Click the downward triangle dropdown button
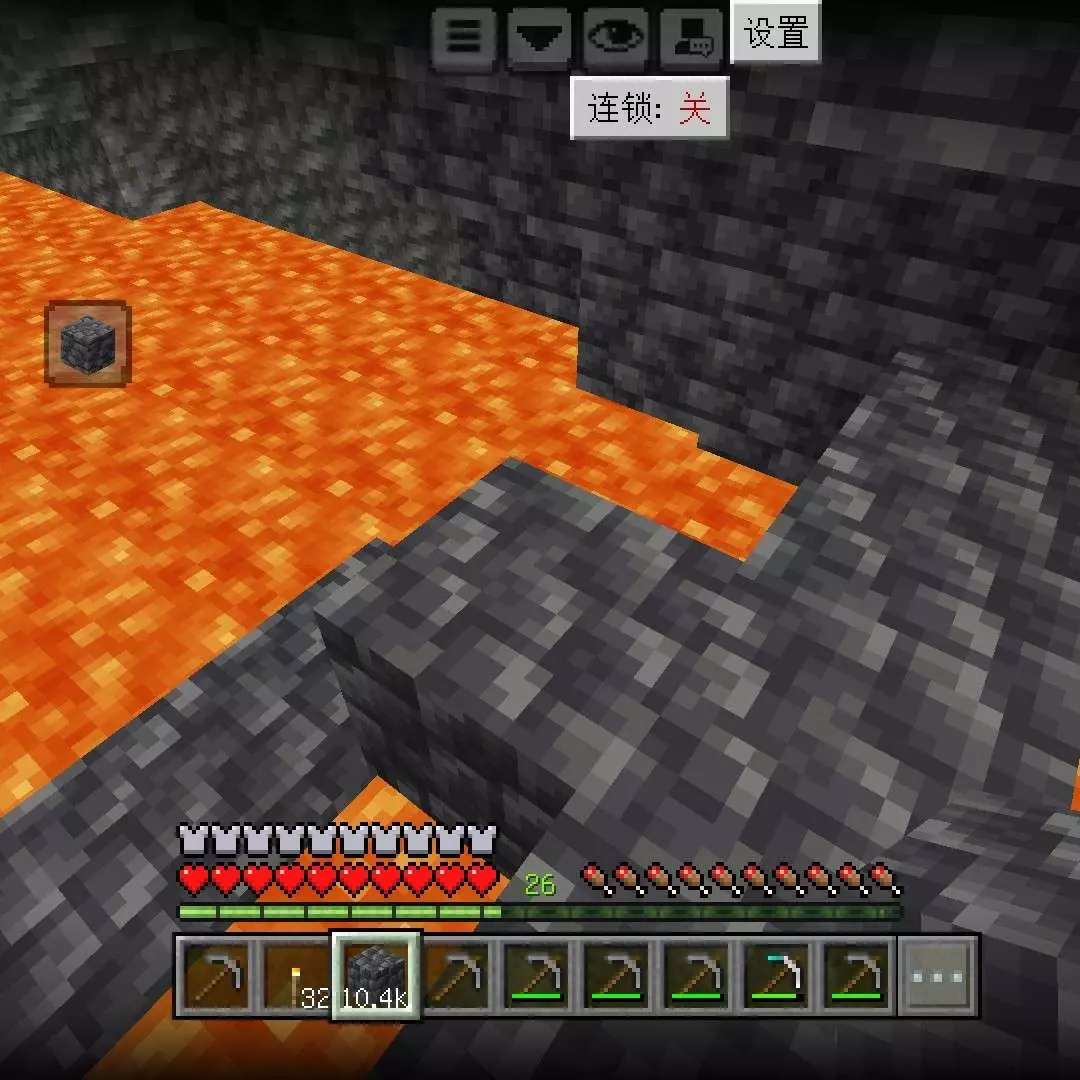This screenshot has width=1080, height=1080. (x=540, y=37)
